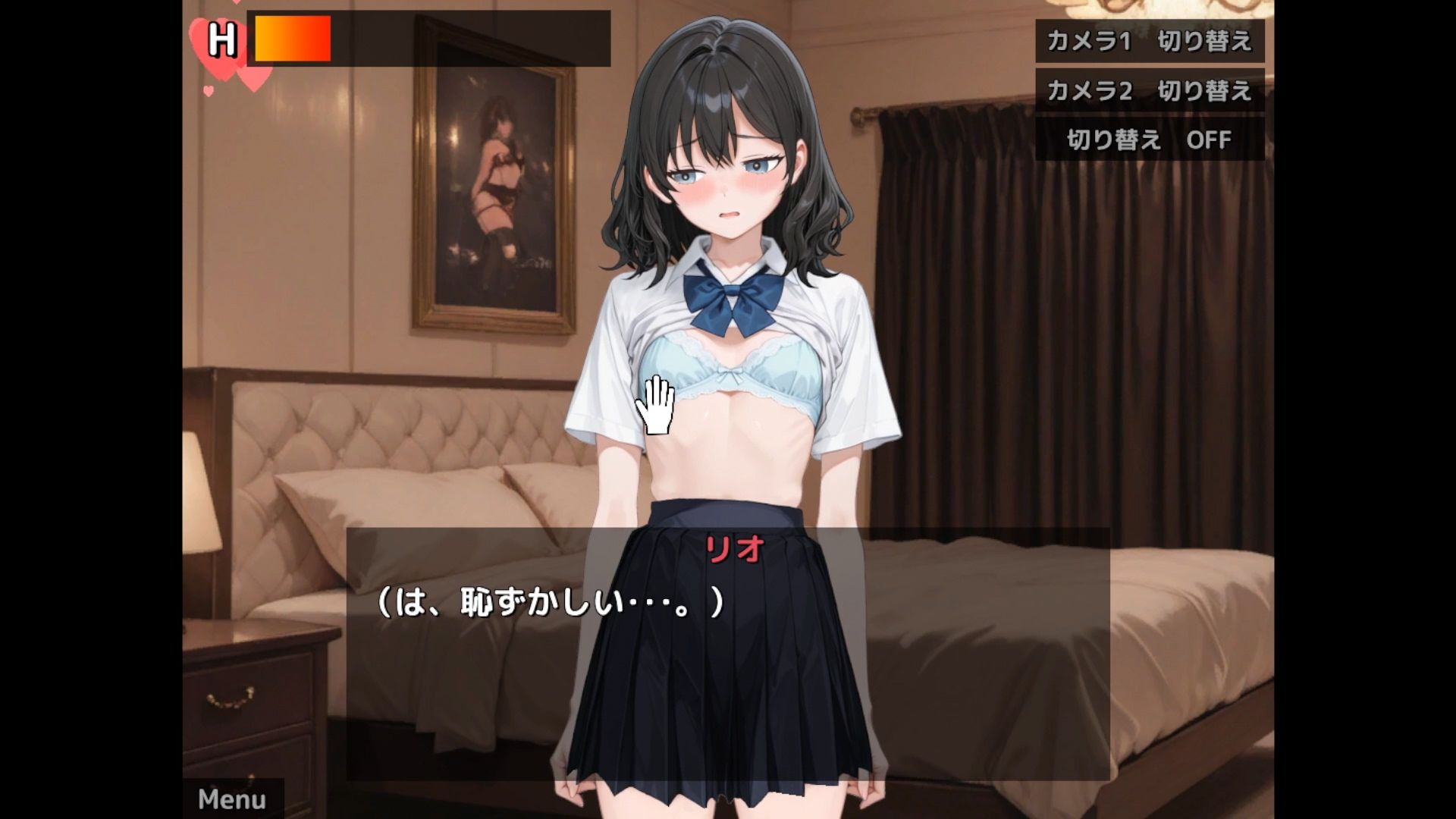Viewport: 1456px width, 819px height.
Task: Switch display to カメラ1
Action: point(1150,43)
